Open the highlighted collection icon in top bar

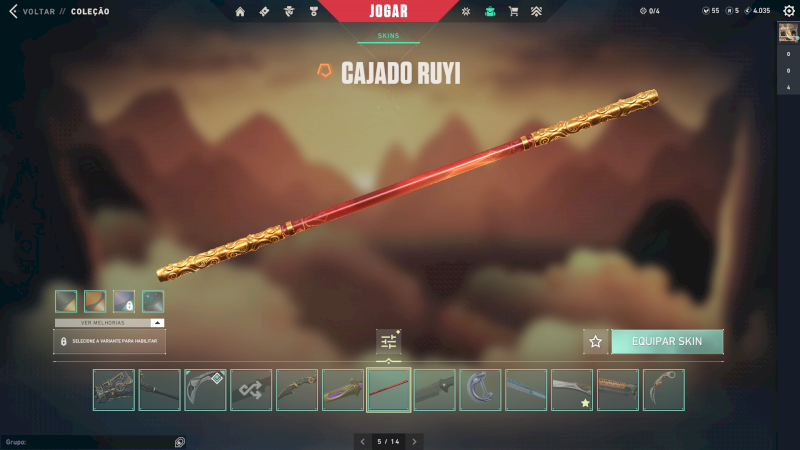coord(490,12)
